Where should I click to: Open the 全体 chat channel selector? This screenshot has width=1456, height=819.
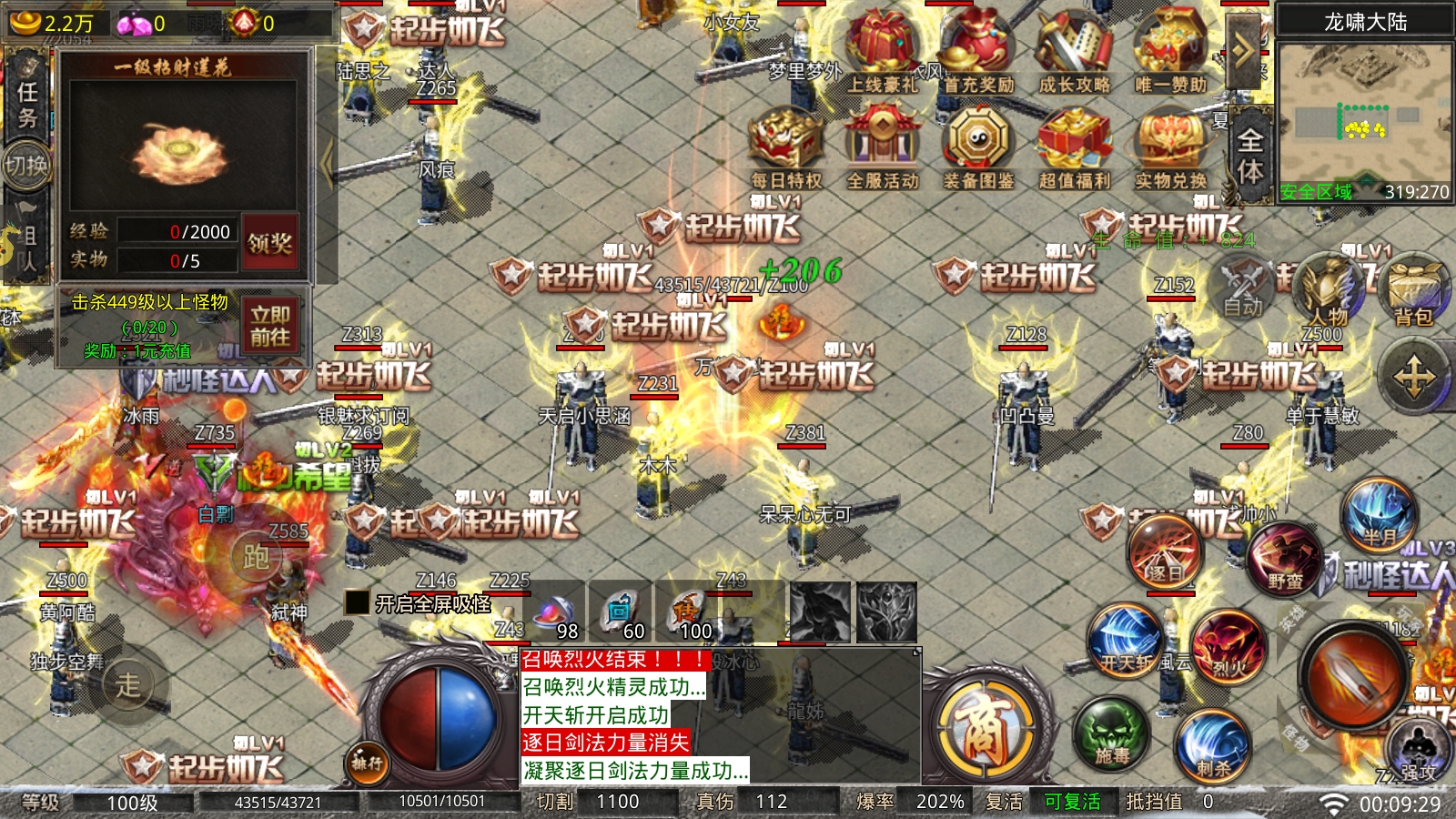(x=1252, y=150)
